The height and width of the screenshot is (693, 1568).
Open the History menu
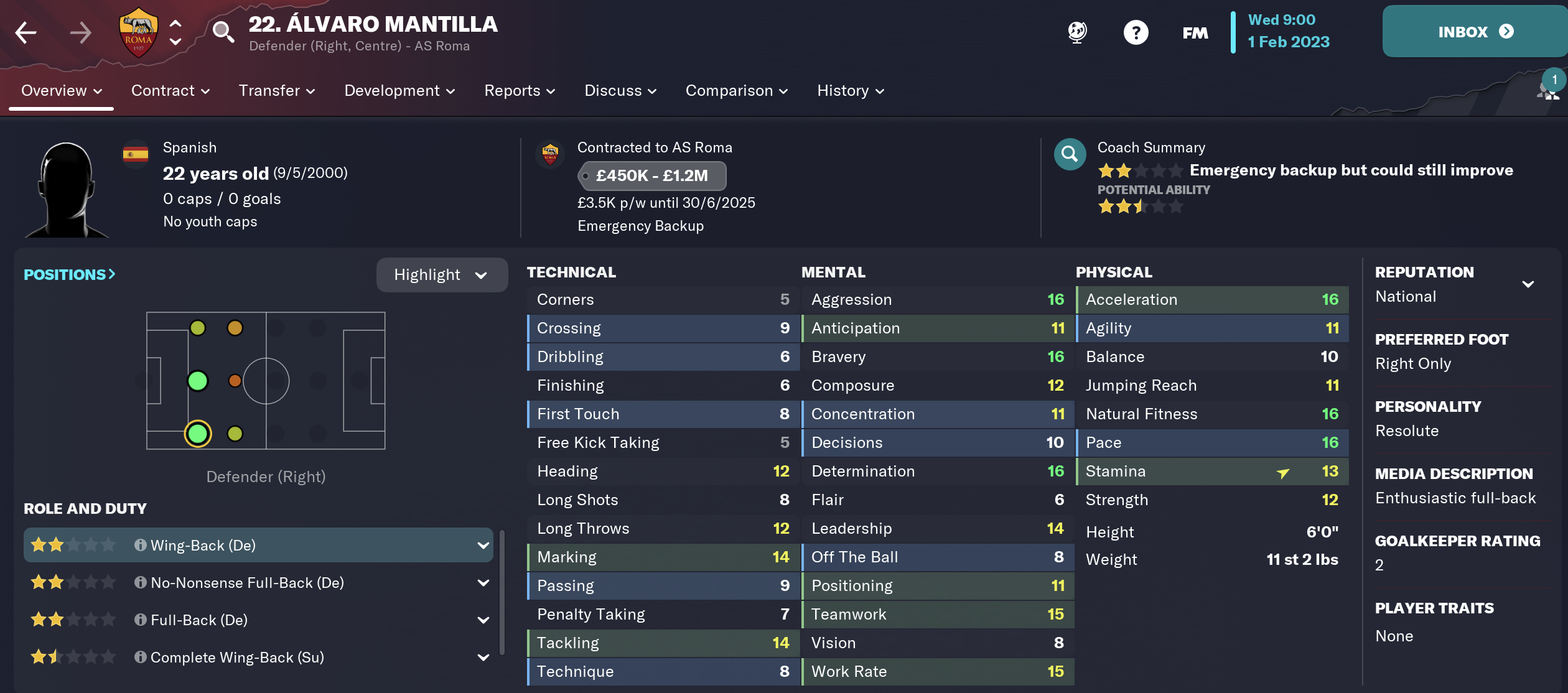coord(851,91)
